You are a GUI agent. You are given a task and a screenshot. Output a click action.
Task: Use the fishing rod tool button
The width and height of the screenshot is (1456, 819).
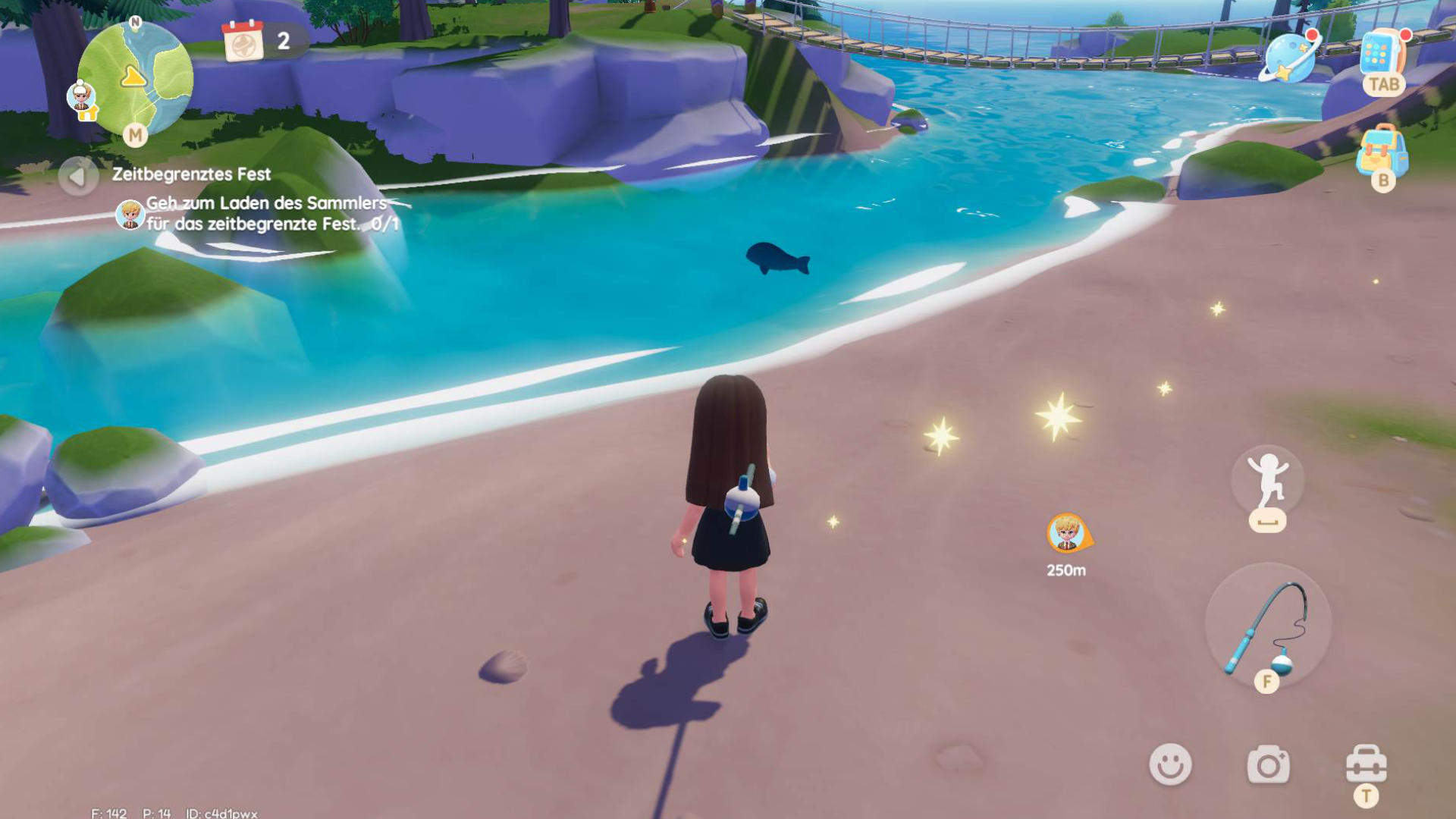coord(1267,625)
